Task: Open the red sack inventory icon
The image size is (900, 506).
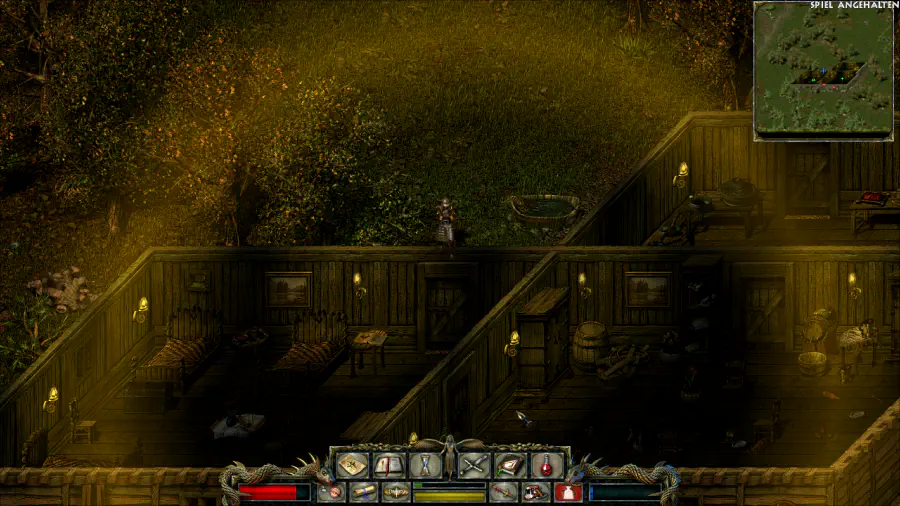Action: click(567, 492)
